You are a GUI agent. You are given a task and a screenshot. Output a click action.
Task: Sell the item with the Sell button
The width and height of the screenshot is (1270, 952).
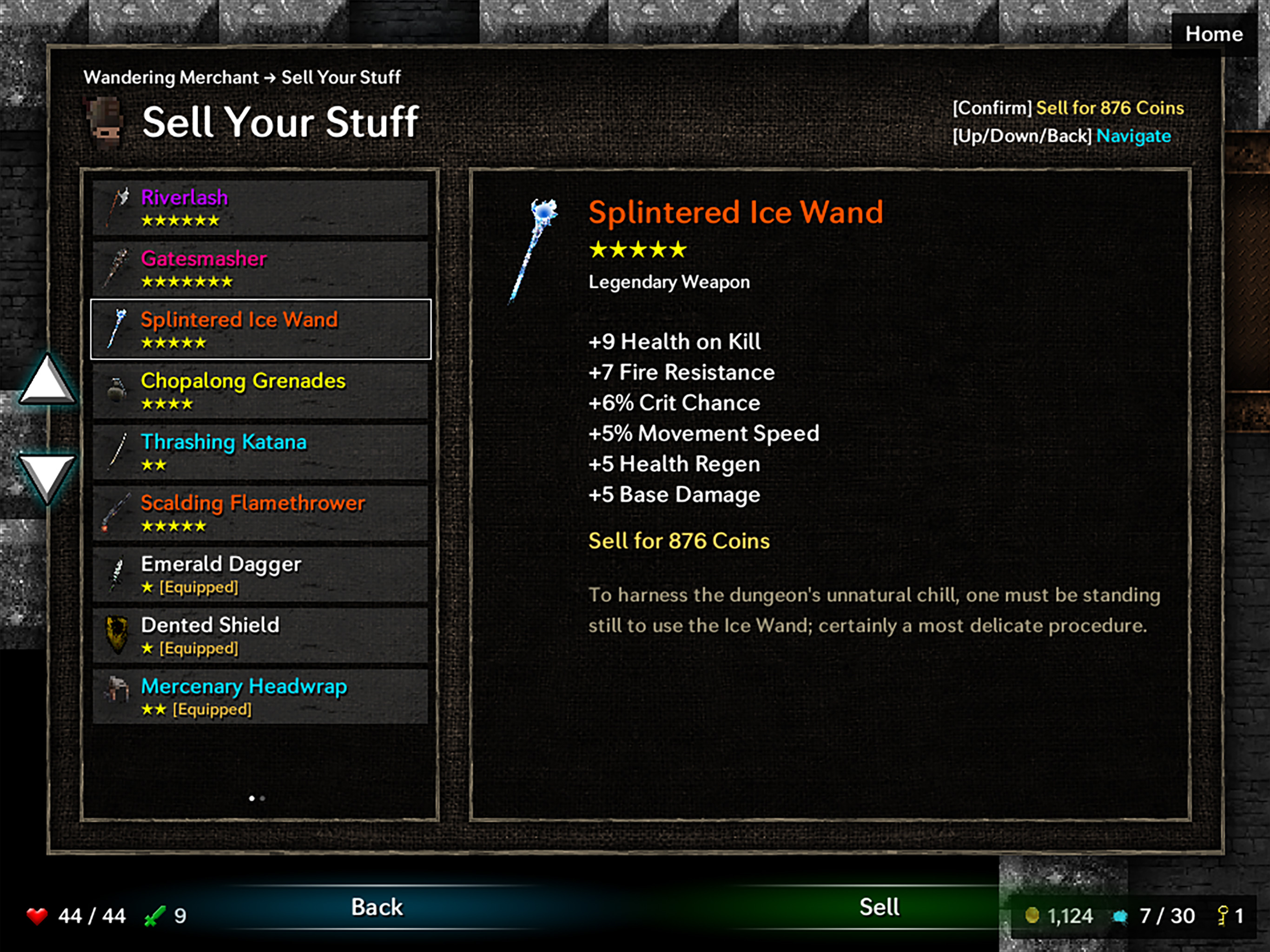(879, 907)
